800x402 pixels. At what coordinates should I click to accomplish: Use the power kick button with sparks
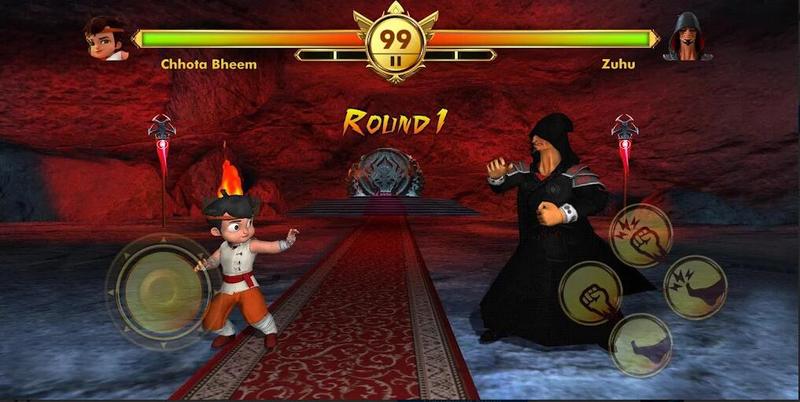(694, 288)
